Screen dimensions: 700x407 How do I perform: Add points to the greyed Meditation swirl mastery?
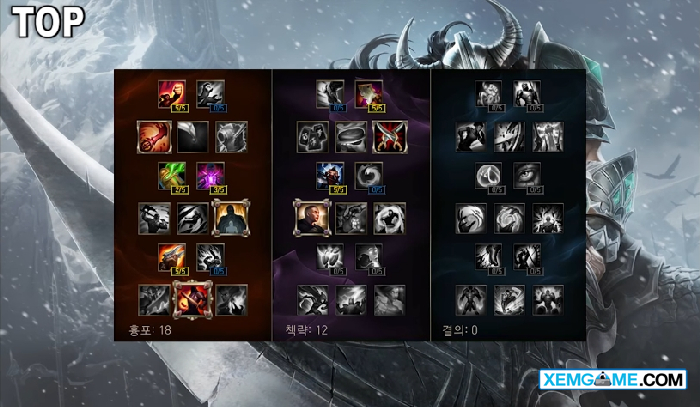(369, 176)
